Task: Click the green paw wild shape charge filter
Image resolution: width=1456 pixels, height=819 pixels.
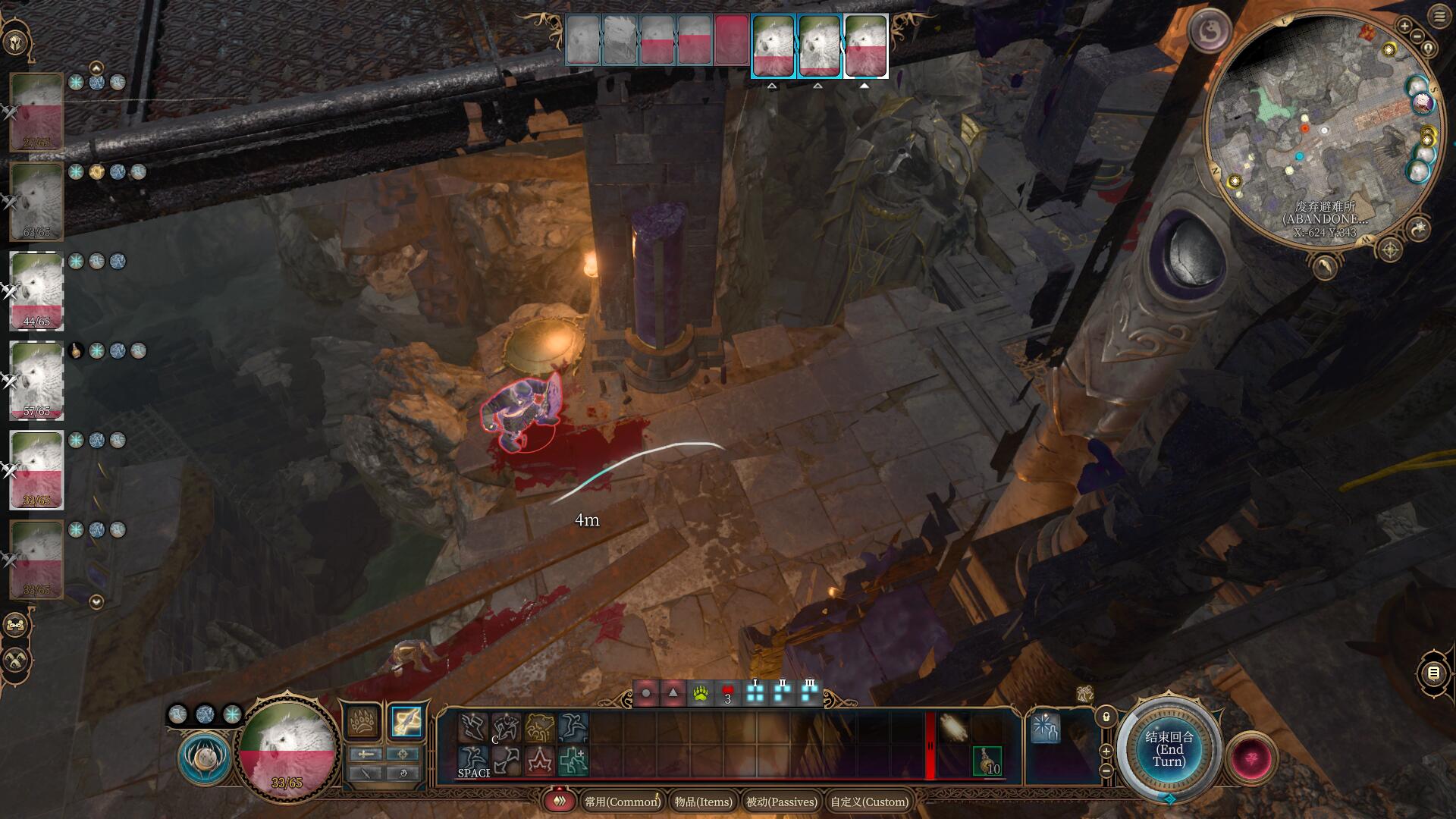Action: click(700, 693)
